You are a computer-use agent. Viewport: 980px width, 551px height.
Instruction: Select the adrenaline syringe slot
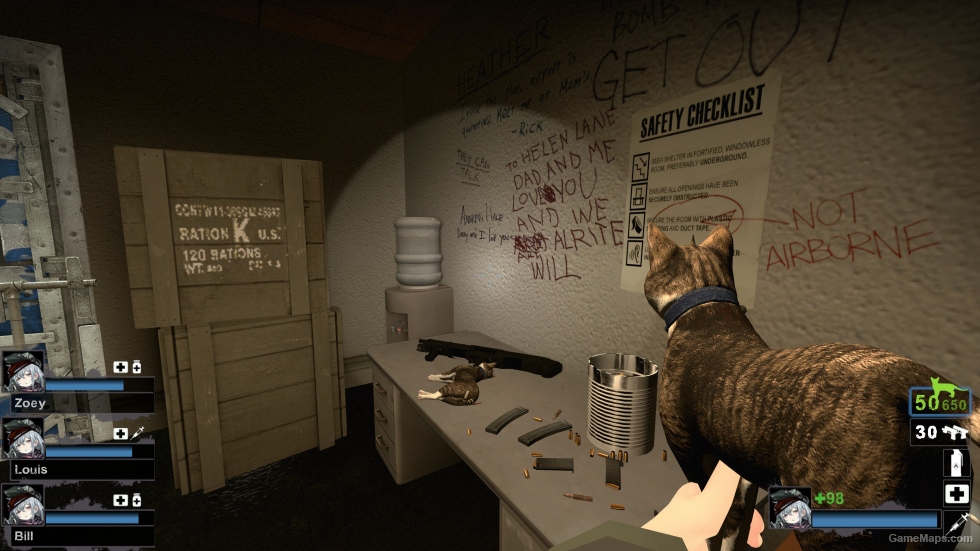[957, 522]
